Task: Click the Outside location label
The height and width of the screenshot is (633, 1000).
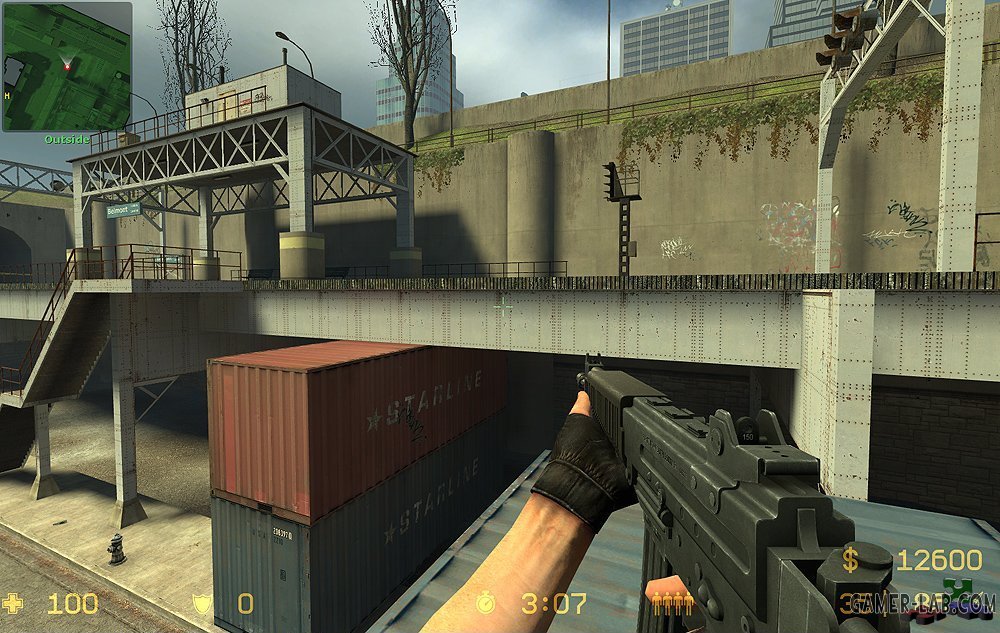Action: [x=67, y=139]
